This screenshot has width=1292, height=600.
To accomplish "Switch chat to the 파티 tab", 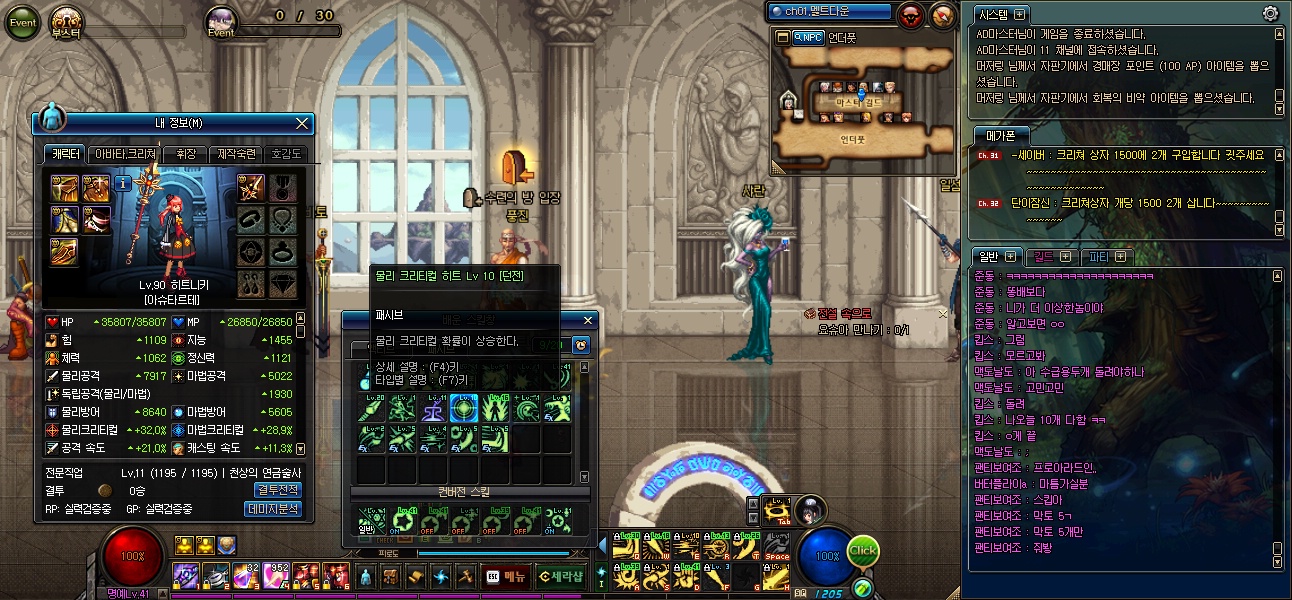I will coord(1108,257).
